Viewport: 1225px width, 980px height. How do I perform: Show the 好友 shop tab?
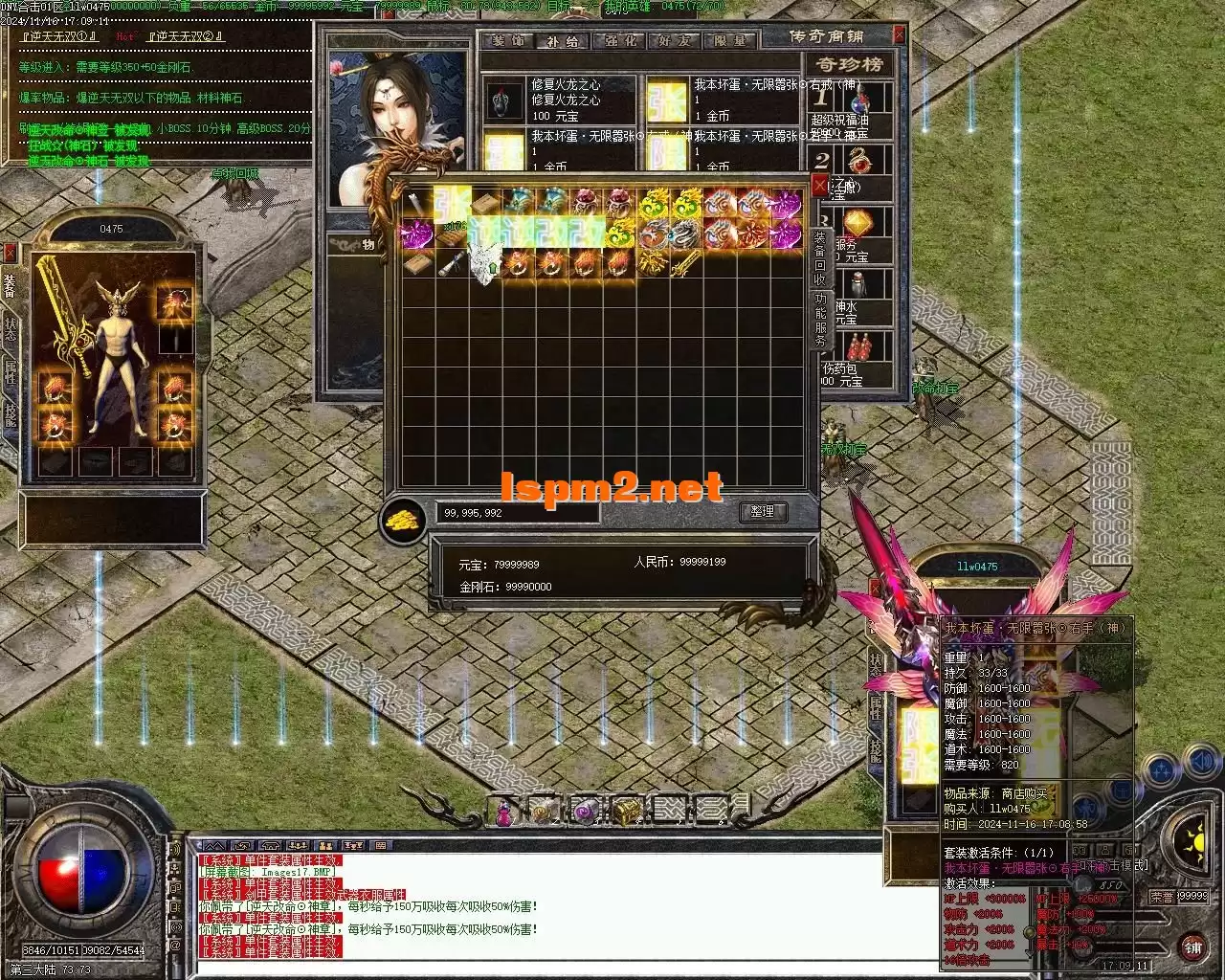675,40
